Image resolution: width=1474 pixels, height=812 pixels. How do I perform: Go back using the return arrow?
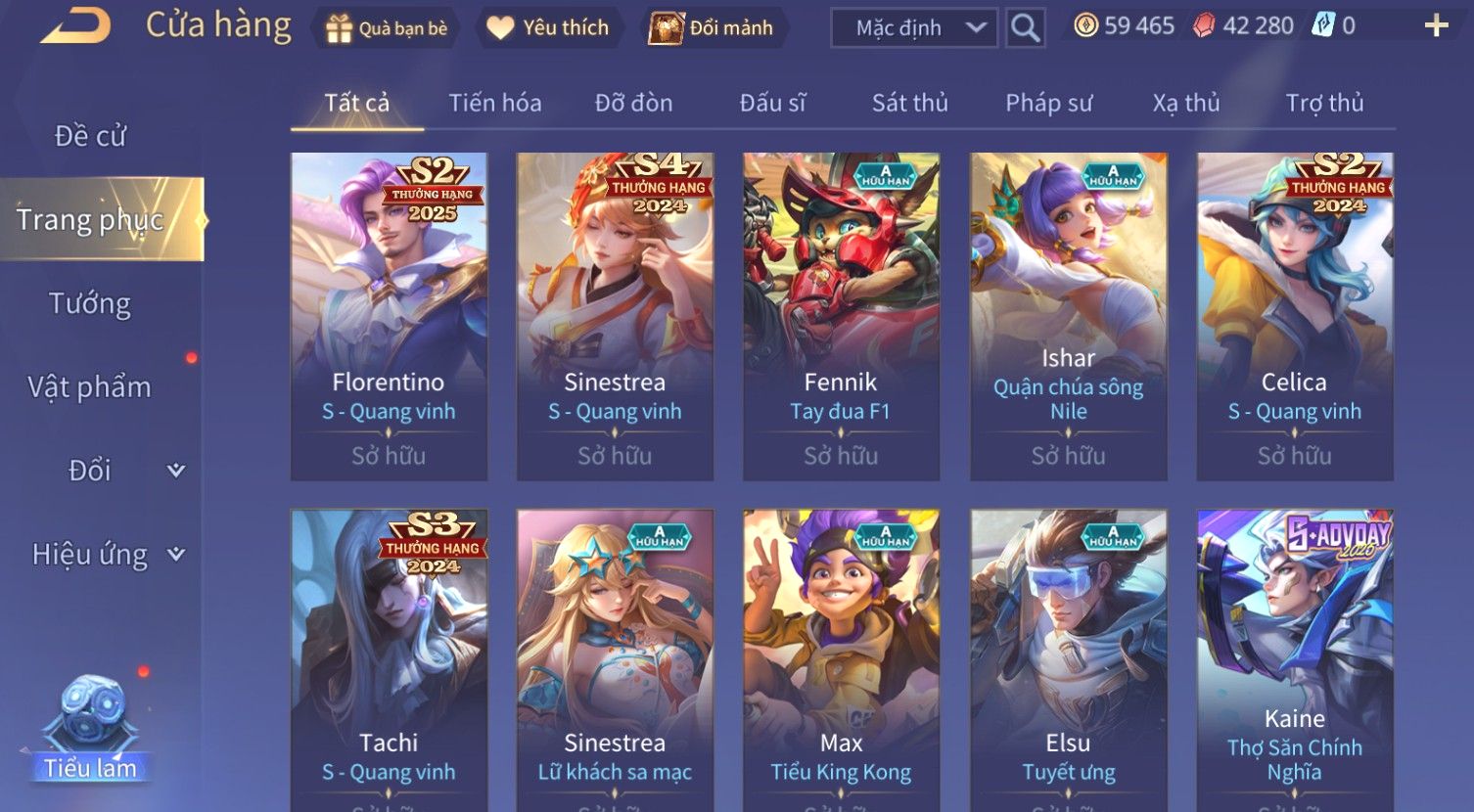[x=75, y=26]
